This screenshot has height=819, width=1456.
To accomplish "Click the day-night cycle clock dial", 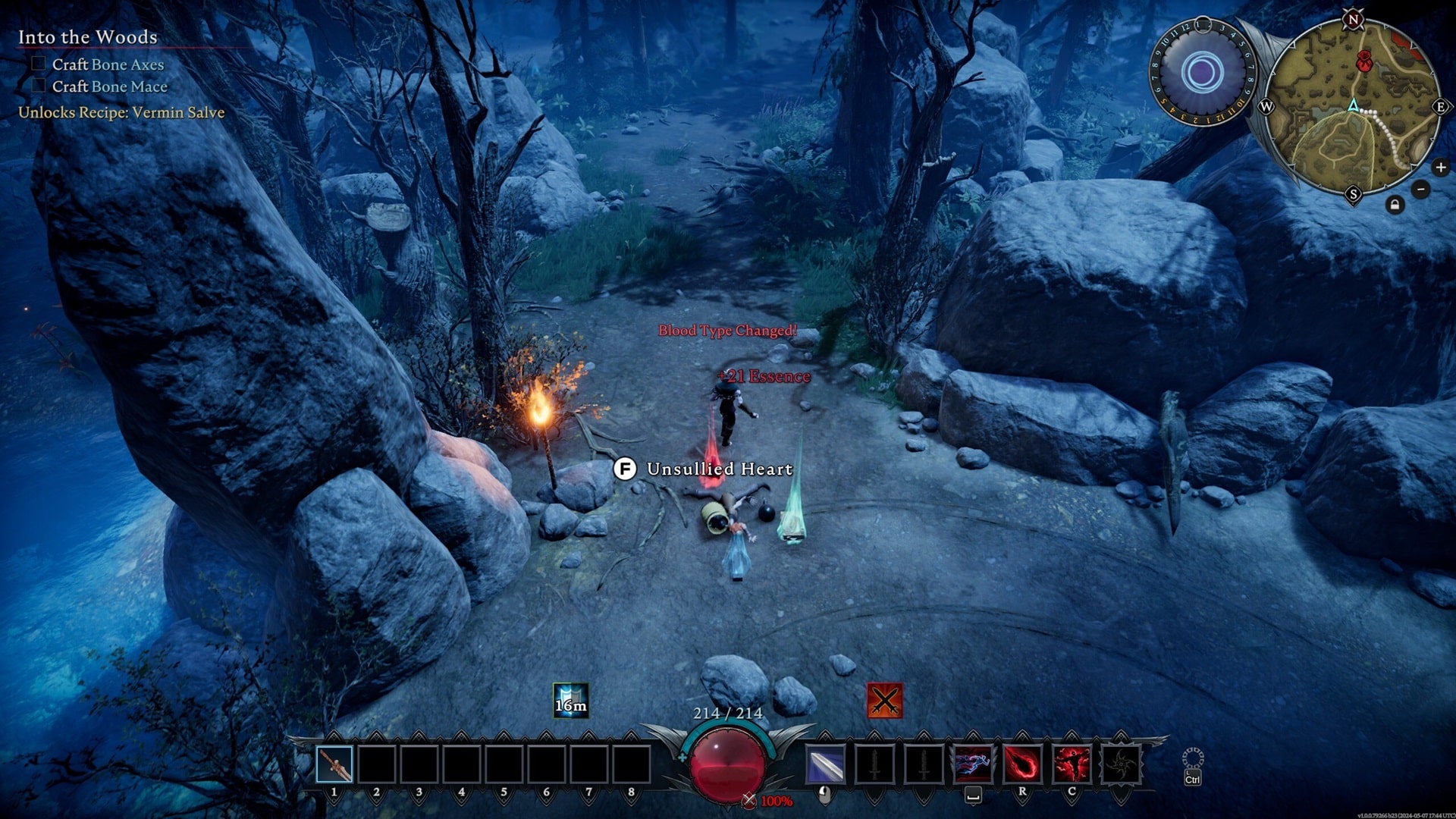I will [x=1203, y=73].
